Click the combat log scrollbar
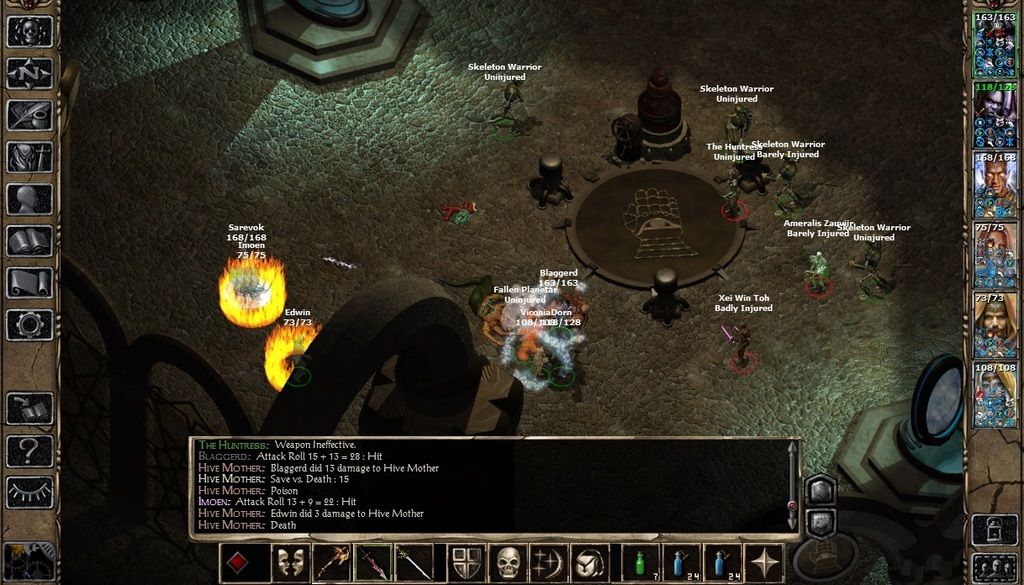The height and width of the screenshot is (585, 1024). coord(791,485)
